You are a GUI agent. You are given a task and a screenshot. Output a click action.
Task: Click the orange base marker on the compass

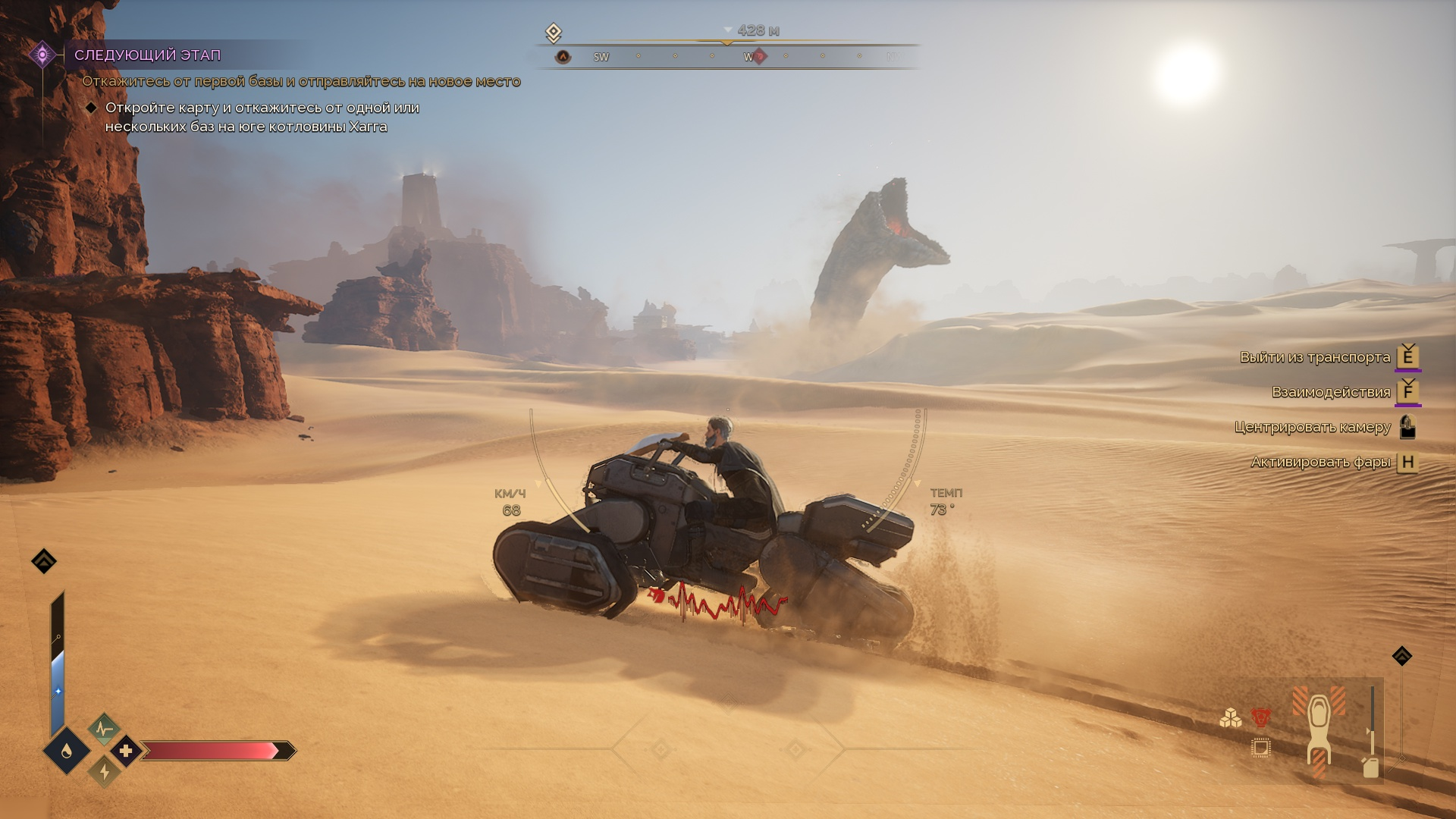563,57
